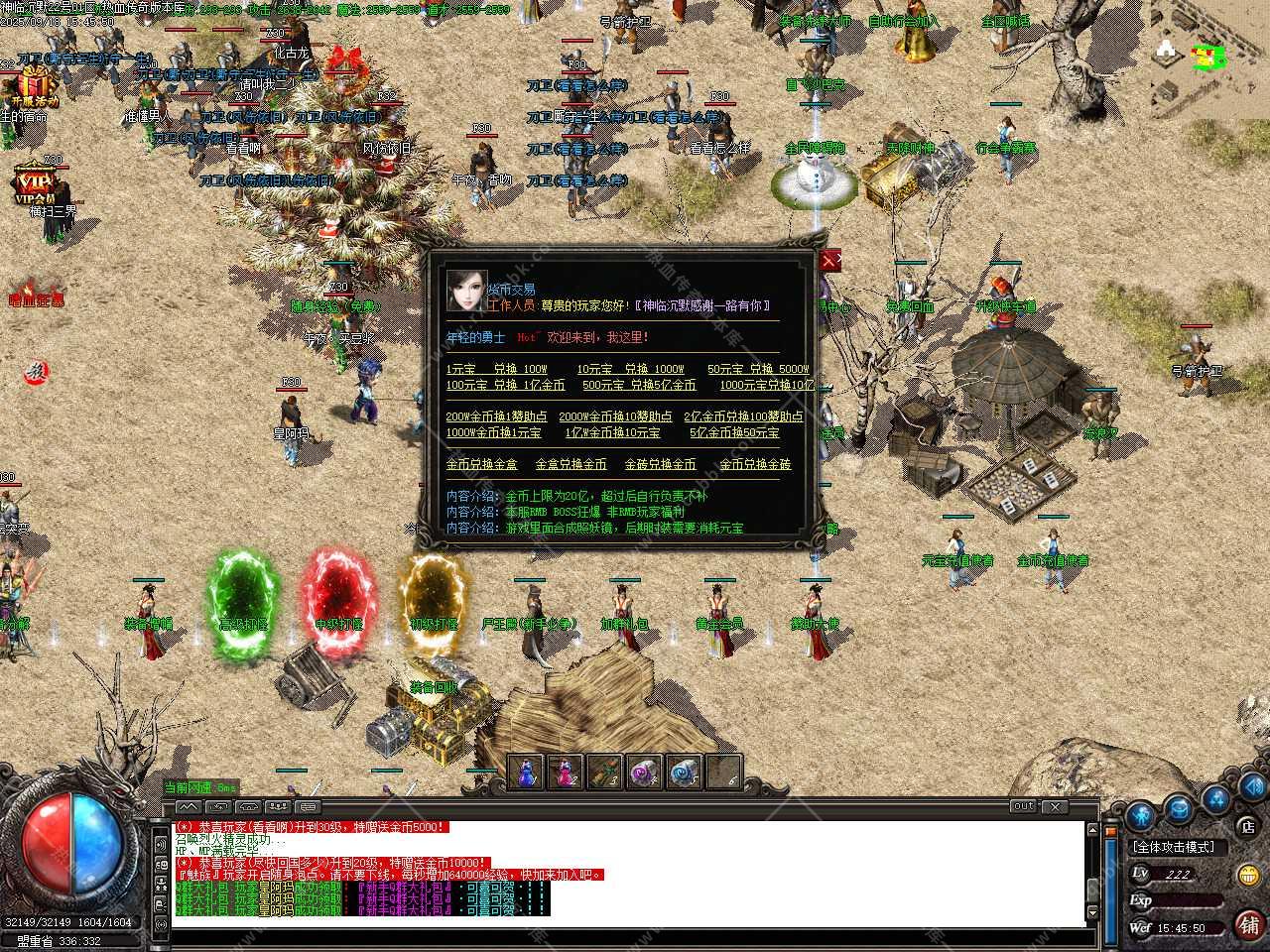Use the blue potion hotbar slot
This screenshot has height=952, width=1270.
(526, 772)
